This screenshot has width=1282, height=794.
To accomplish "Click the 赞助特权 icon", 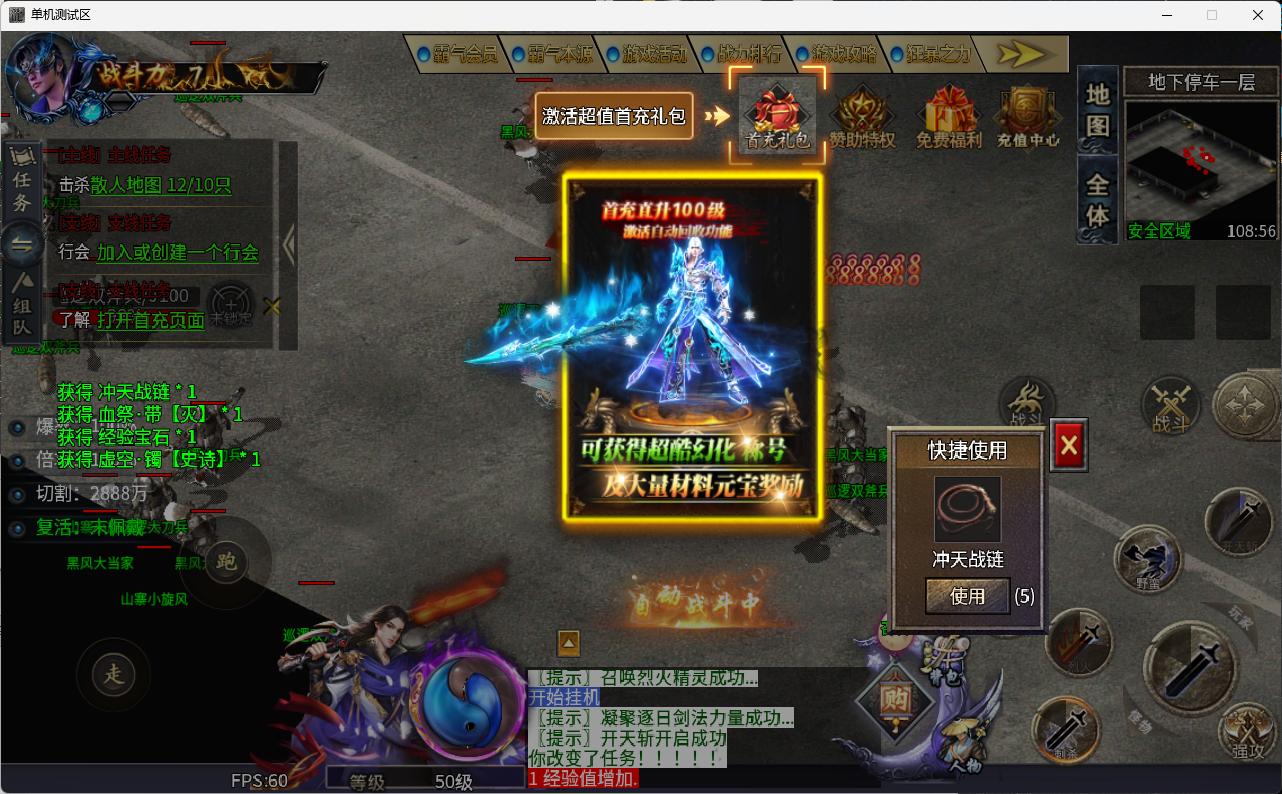I will pyautogui.click(x=863, y=113).
